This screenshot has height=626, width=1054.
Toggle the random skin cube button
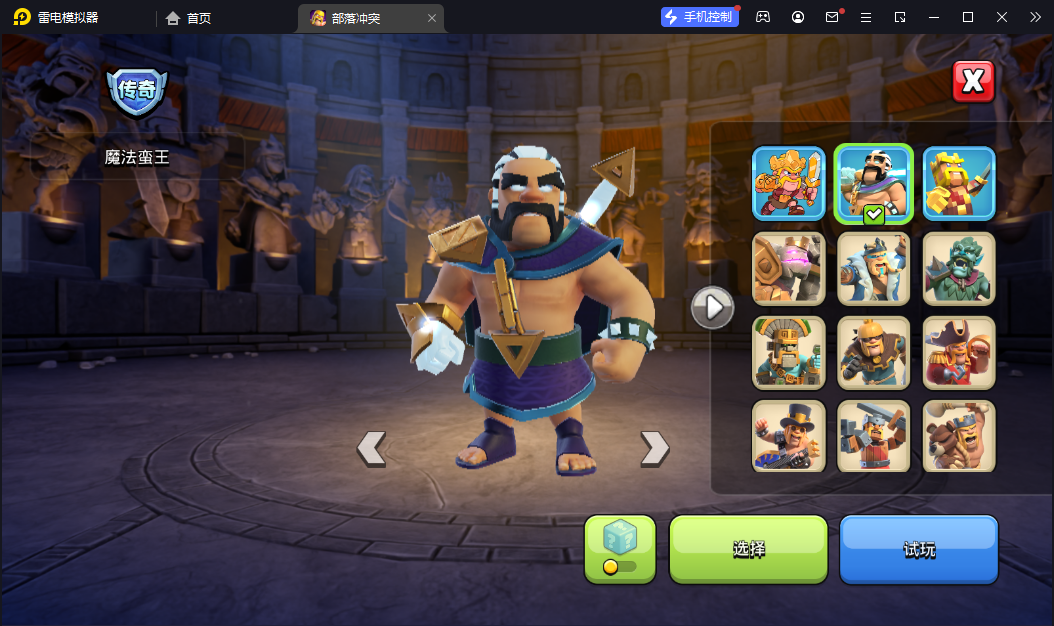tap(620, 549)
